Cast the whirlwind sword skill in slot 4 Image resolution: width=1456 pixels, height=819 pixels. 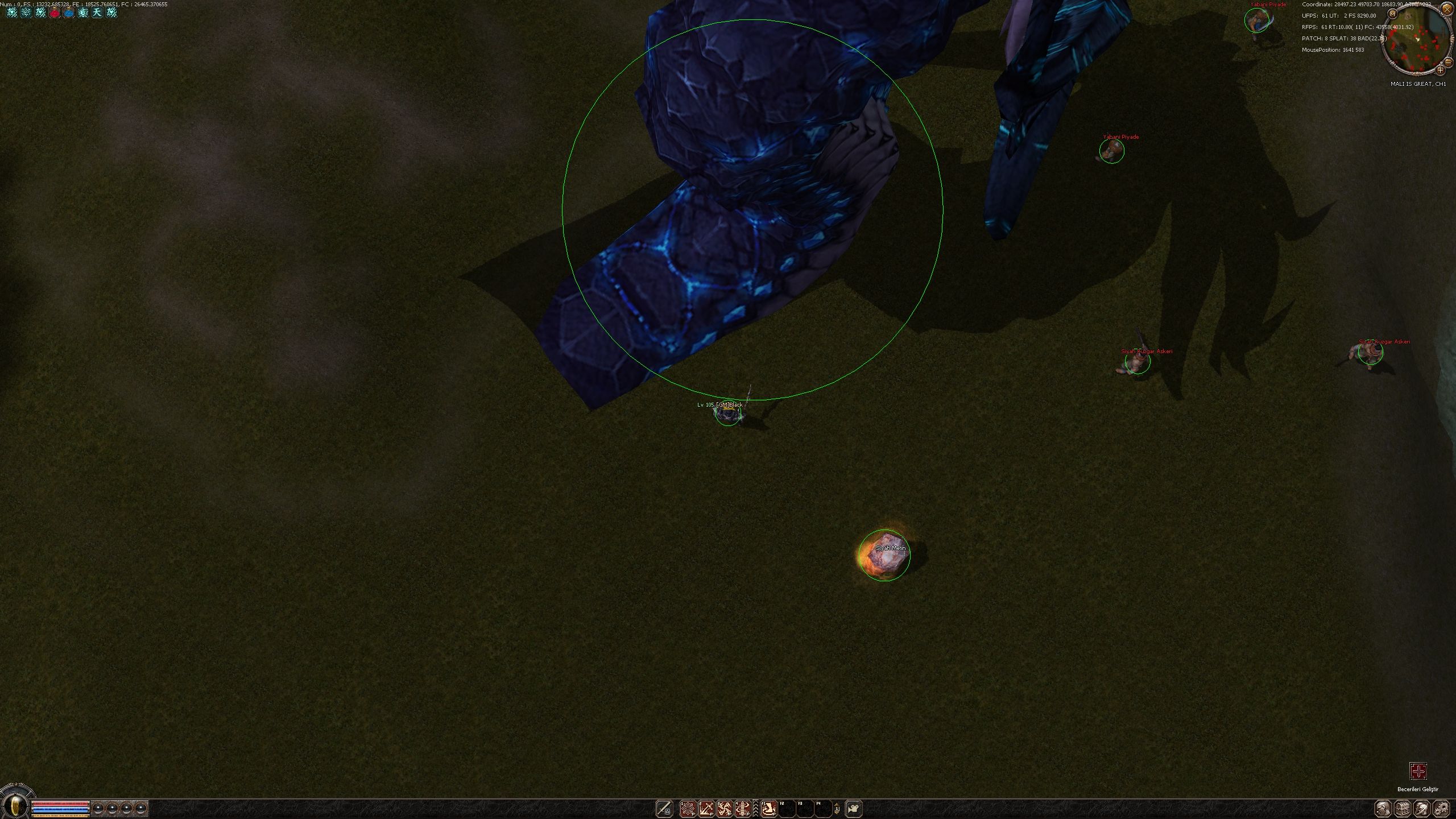tap(743, 808)
